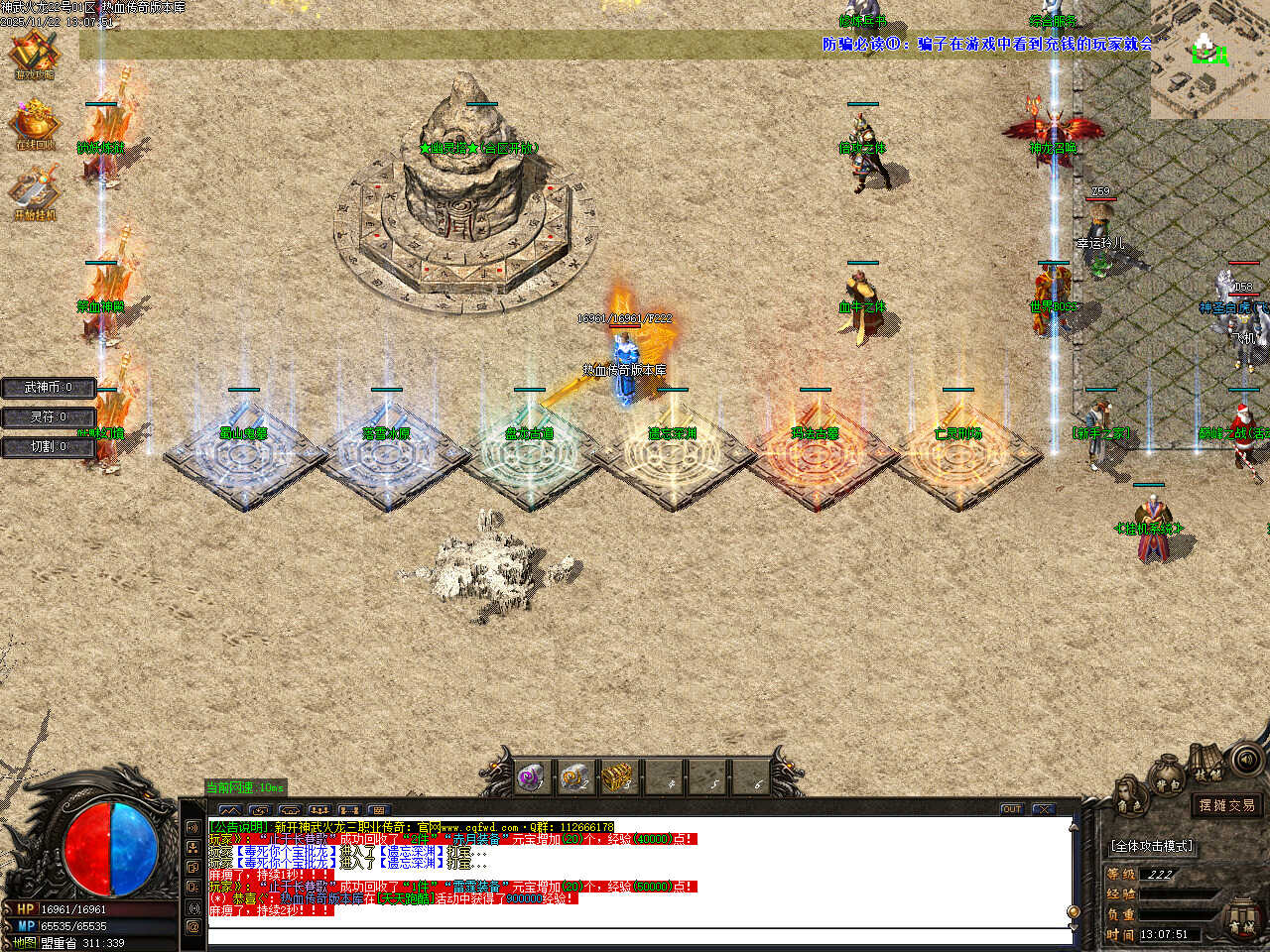Screen dimensions: 1270x952
Task: Select the treasure chest in hotbar slot 3
Action: coord(619,777)
